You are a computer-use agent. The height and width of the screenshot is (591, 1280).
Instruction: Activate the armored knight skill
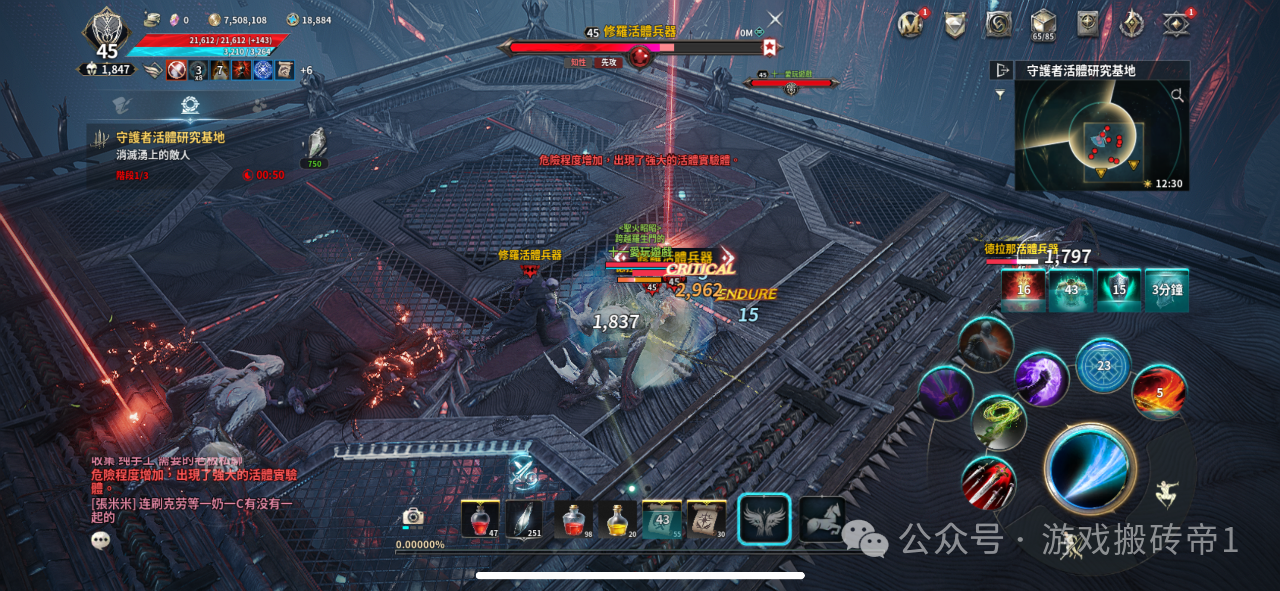[986, 343]
